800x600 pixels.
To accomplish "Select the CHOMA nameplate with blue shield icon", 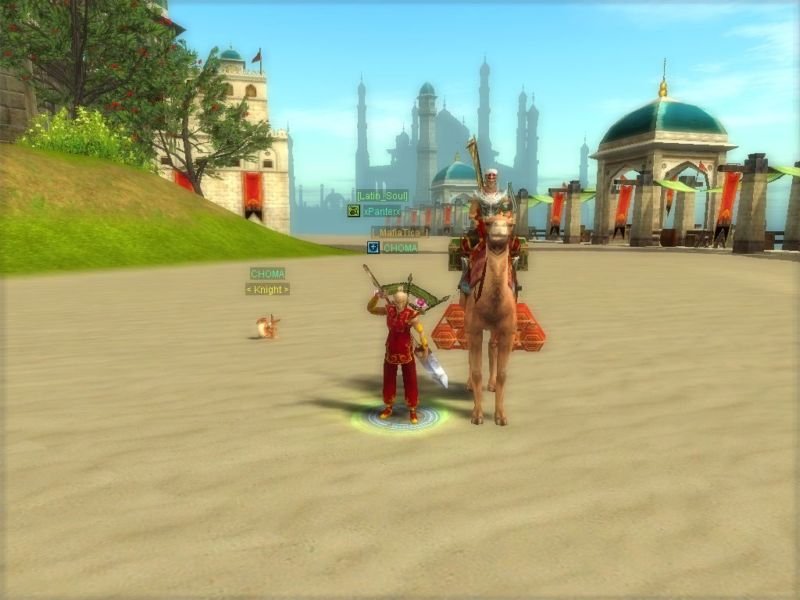I will click(x=400, y=247).
